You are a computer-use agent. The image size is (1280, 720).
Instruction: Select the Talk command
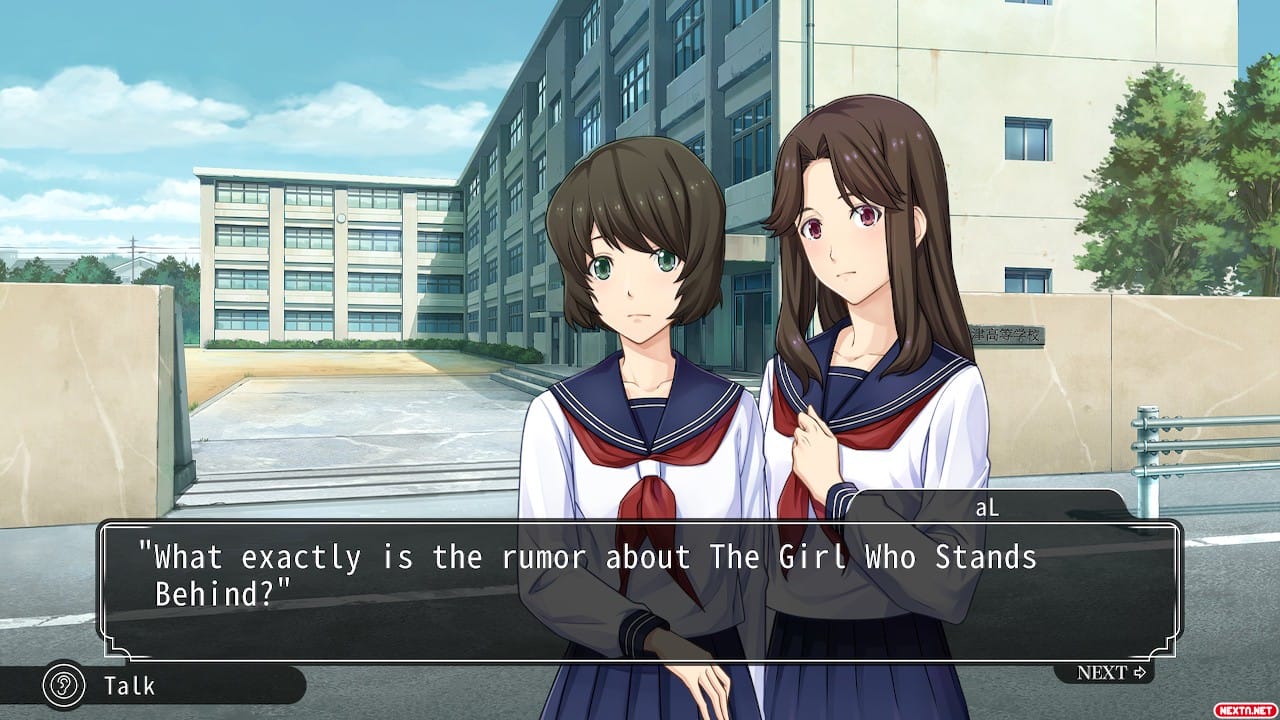(x=128, y=685)
